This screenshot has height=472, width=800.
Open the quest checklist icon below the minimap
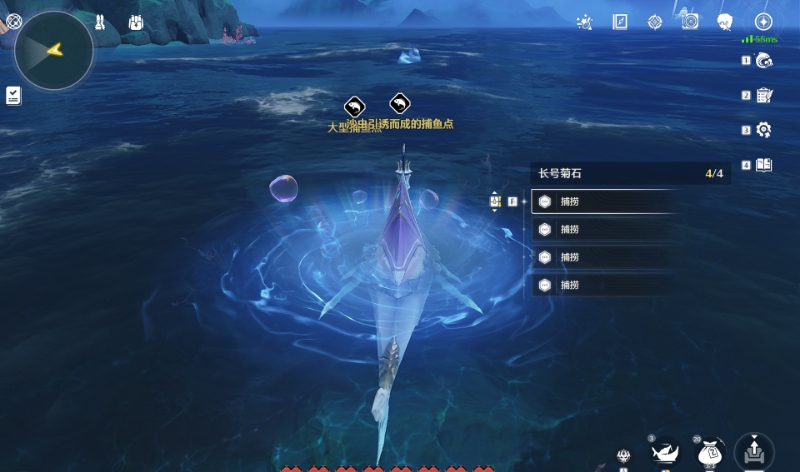(13, 95)
